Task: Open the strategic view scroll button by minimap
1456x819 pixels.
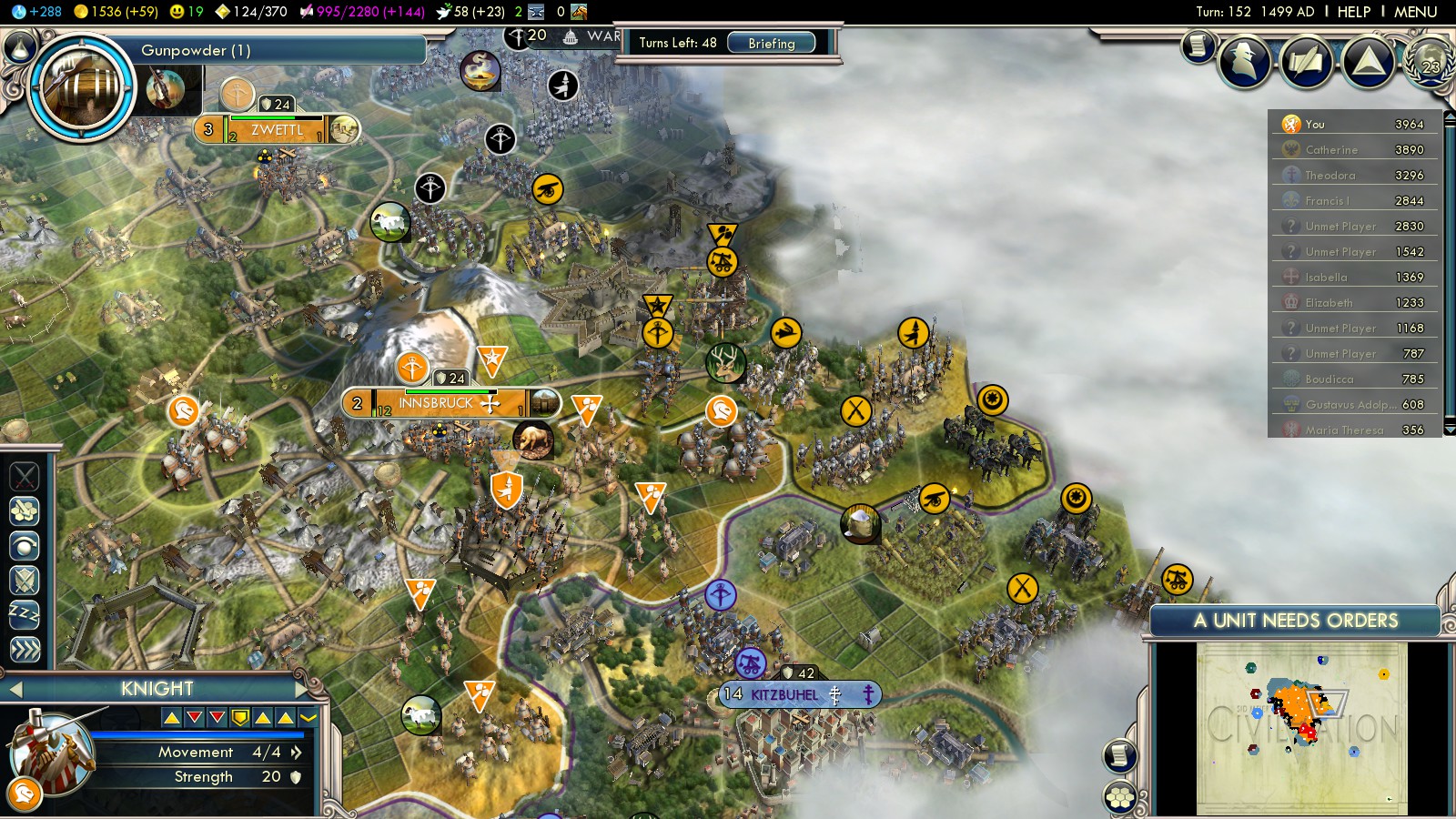Action: [x=1120, y=755]
